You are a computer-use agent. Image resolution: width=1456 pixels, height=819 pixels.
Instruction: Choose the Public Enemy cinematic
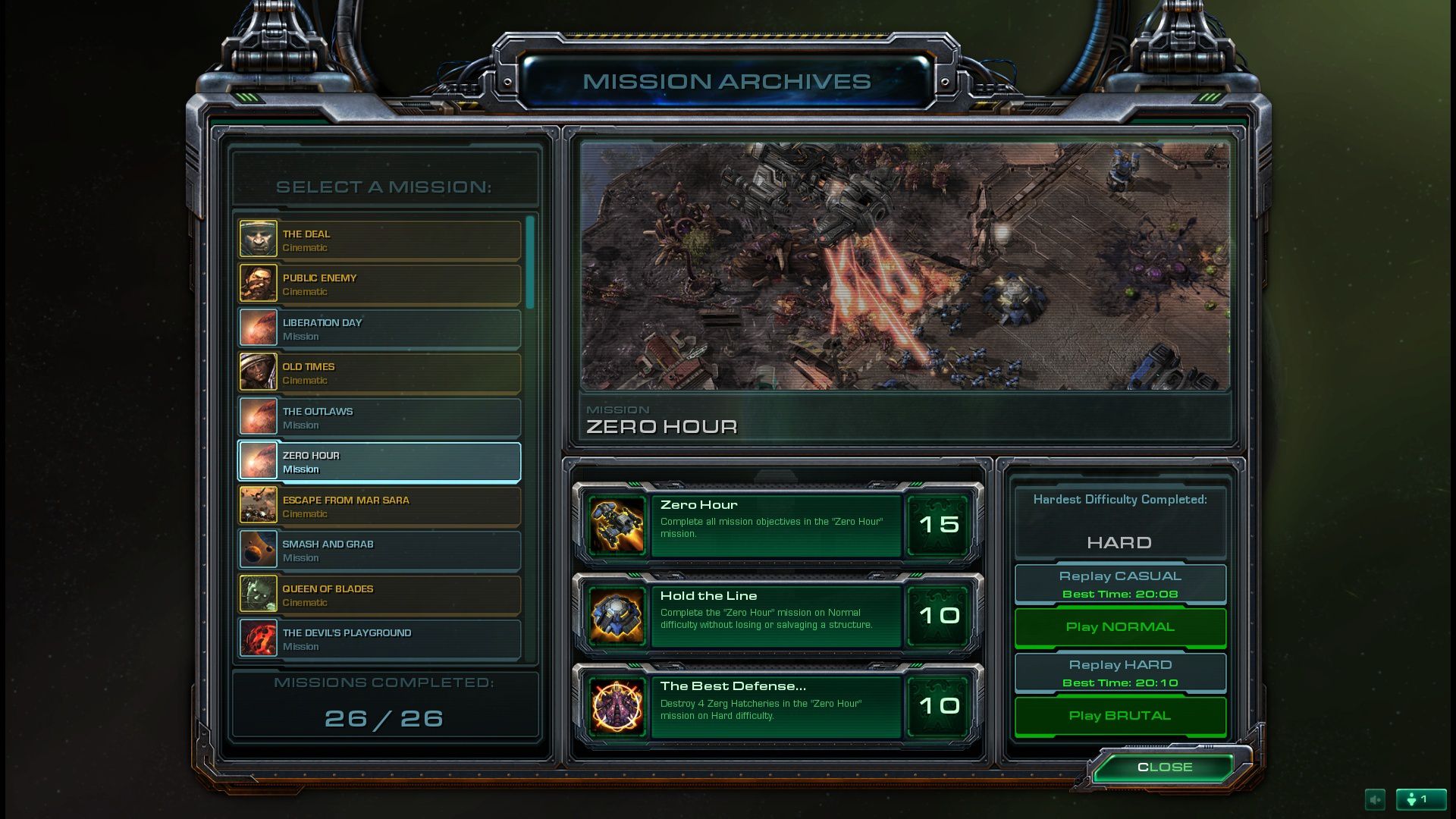pos(379,284)
